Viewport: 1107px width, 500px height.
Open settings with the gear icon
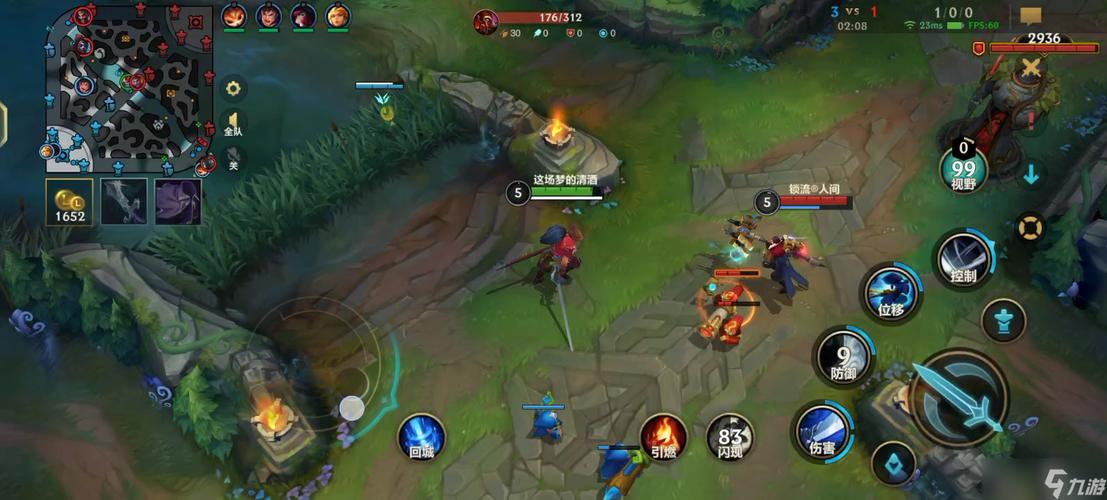(233, 89)
